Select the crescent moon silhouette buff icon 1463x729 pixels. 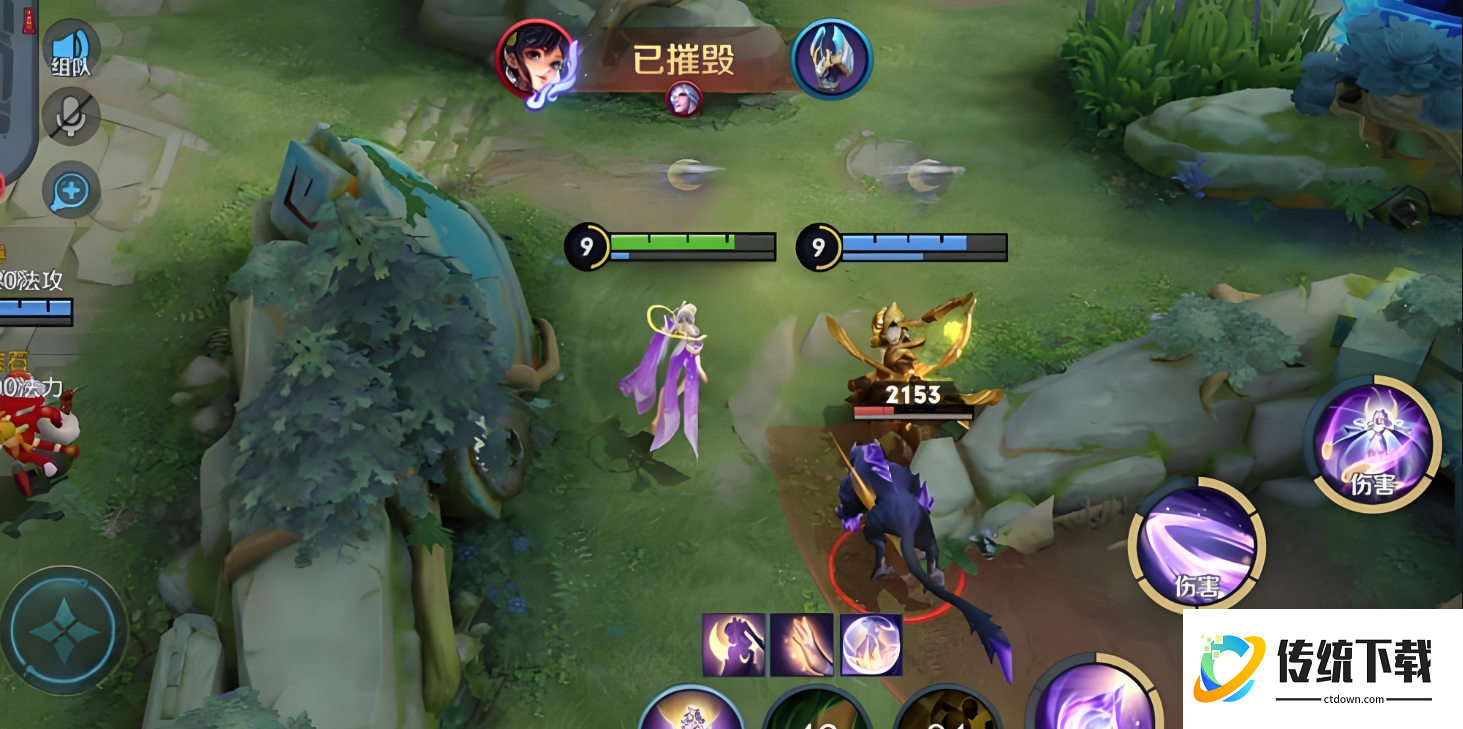pyautogui.click(x=734, y=645)
